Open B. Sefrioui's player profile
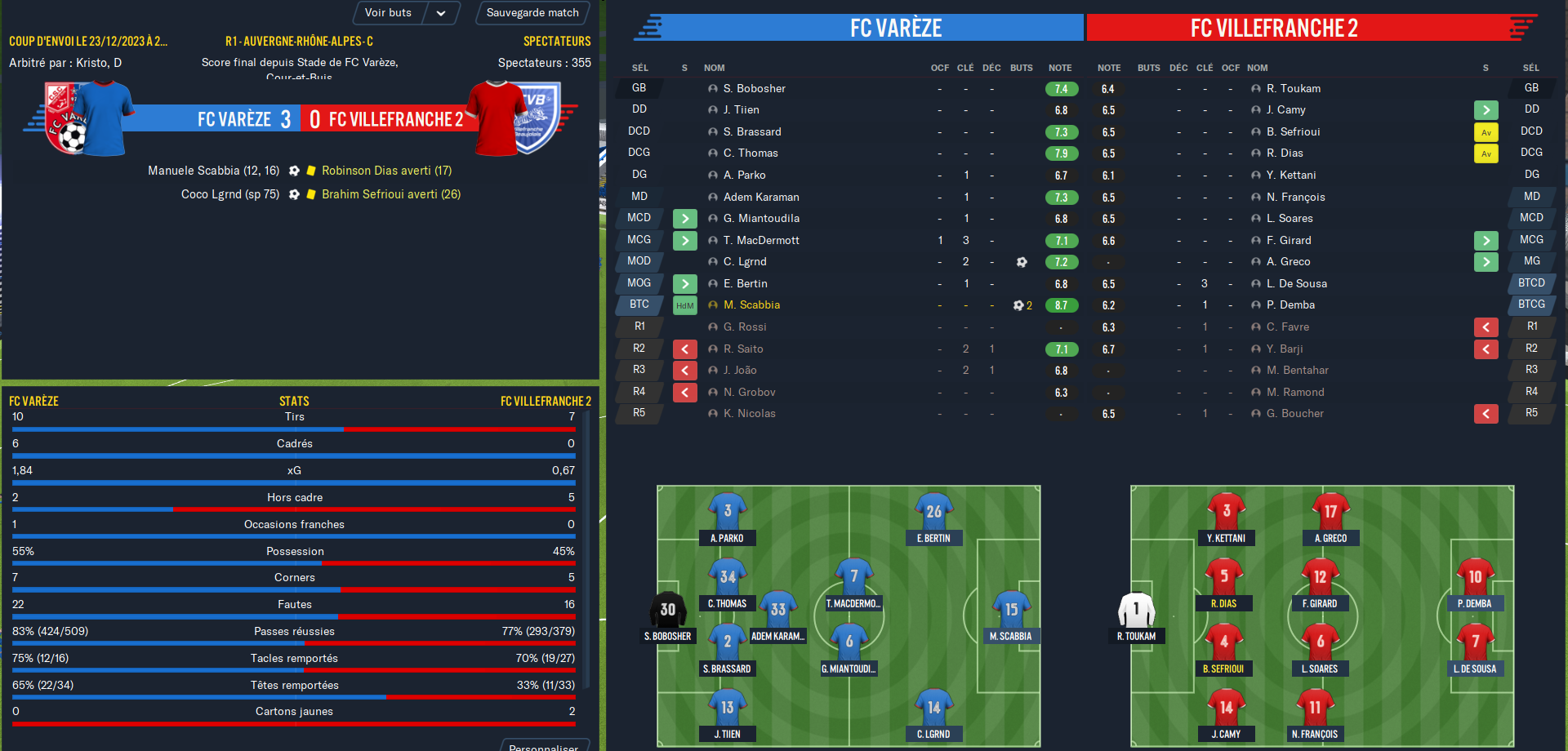Viewport: 1568px width, 751px height. [1293, 131]
